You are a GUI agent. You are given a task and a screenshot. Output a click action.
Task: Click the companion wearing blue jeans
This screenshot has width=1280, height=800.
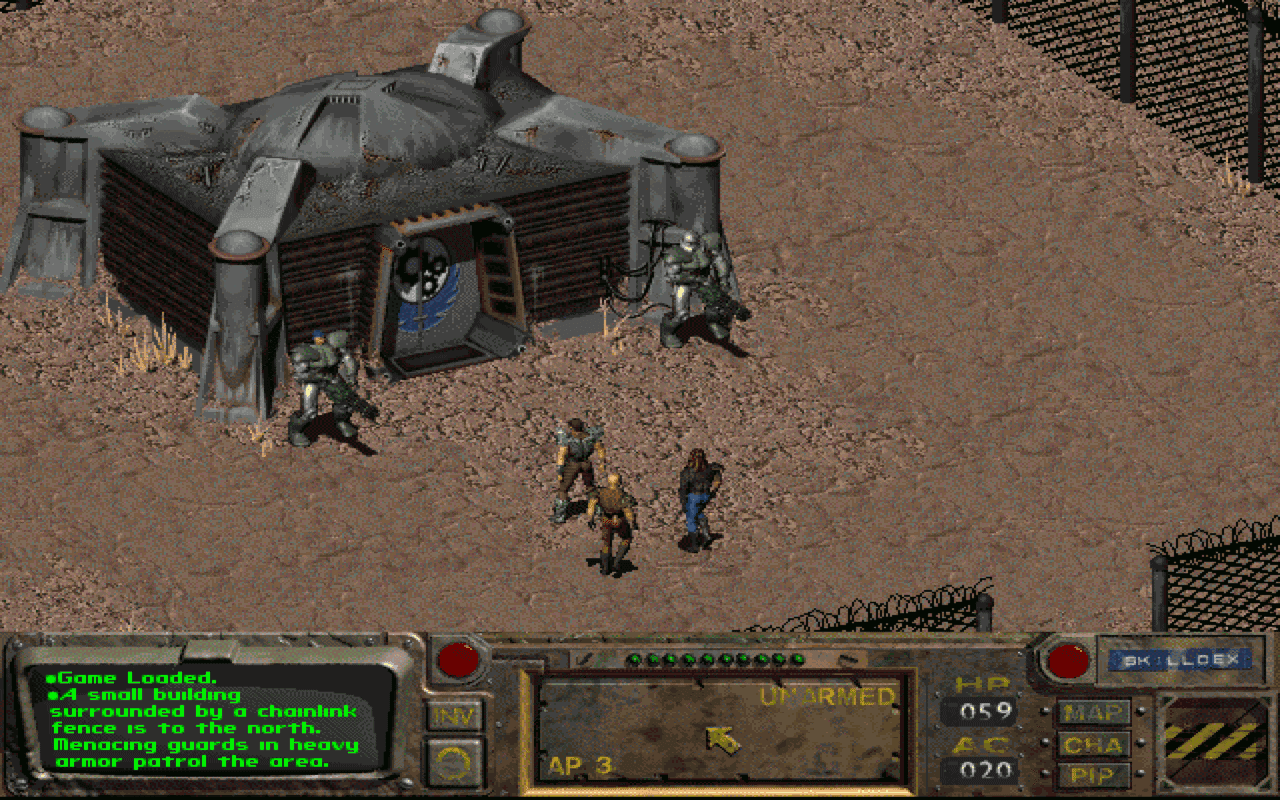[x=697, y=495]
